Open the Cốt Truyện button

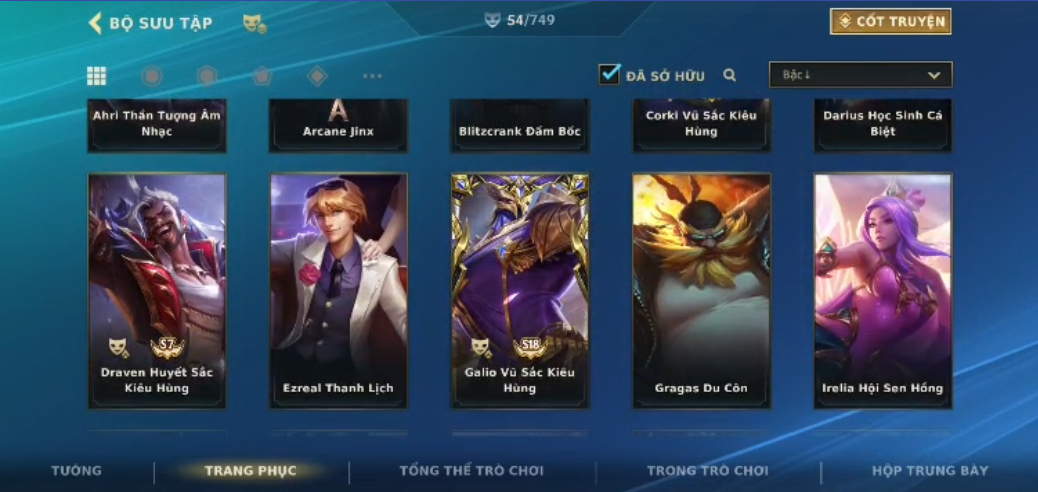[x=890, y=21]
